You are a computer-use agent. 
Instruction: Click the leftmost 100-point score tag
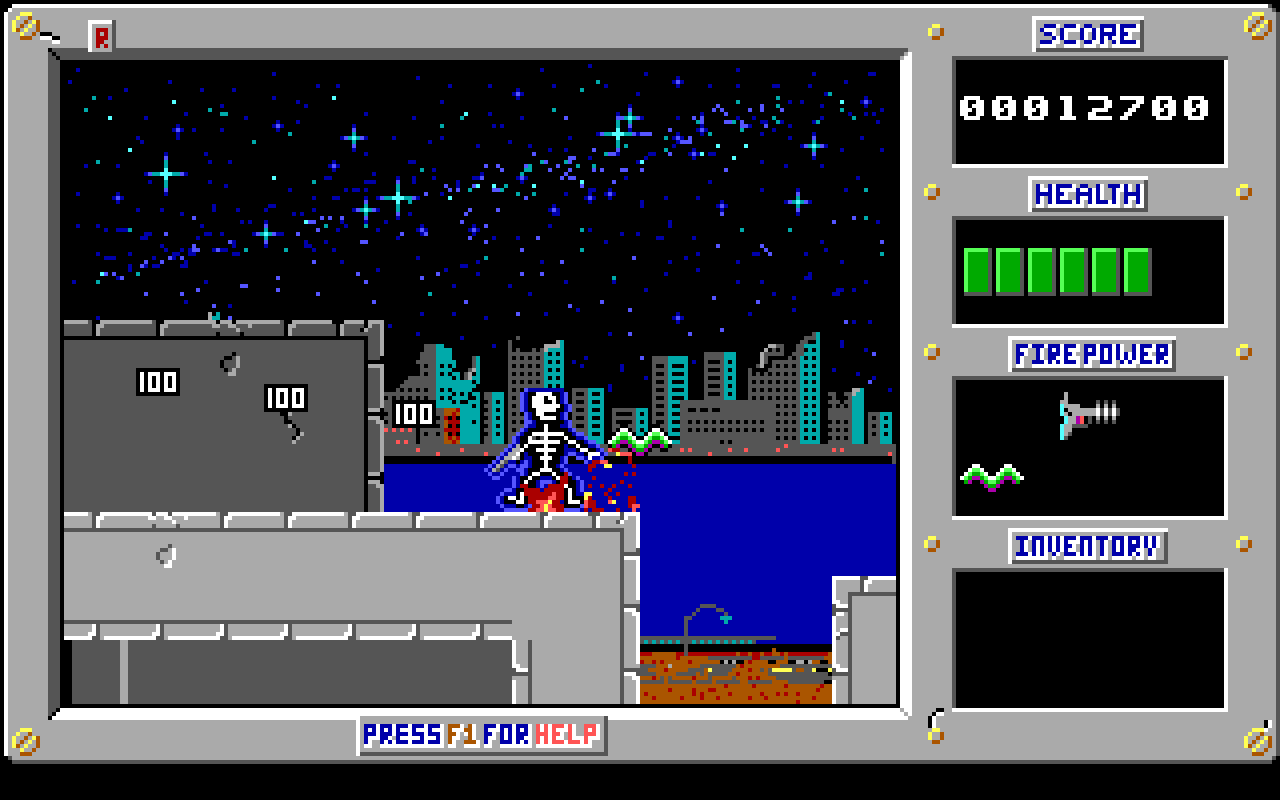click(x=156, y=381)
